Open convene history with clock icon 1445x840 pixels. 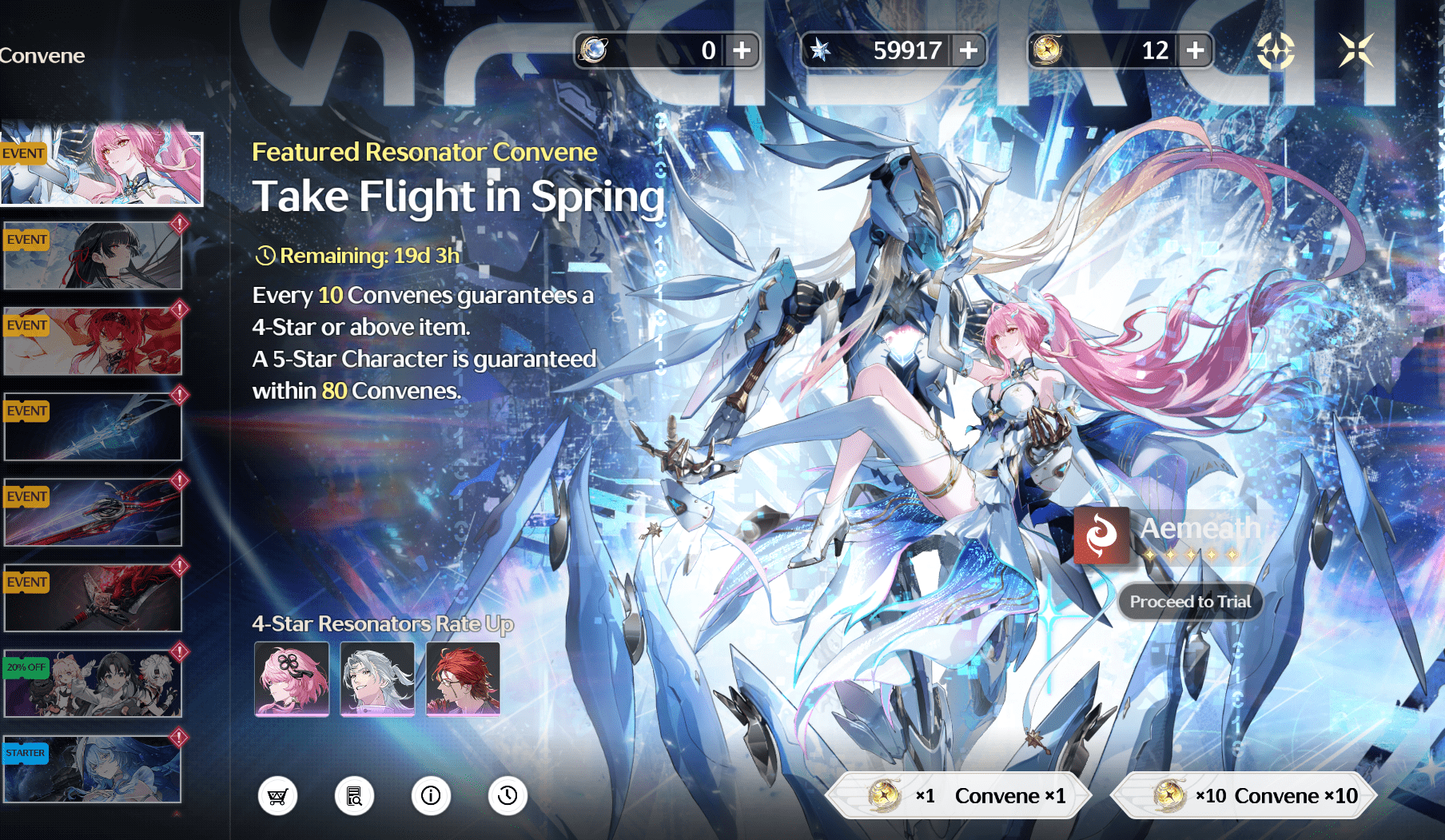pos(508,795)
